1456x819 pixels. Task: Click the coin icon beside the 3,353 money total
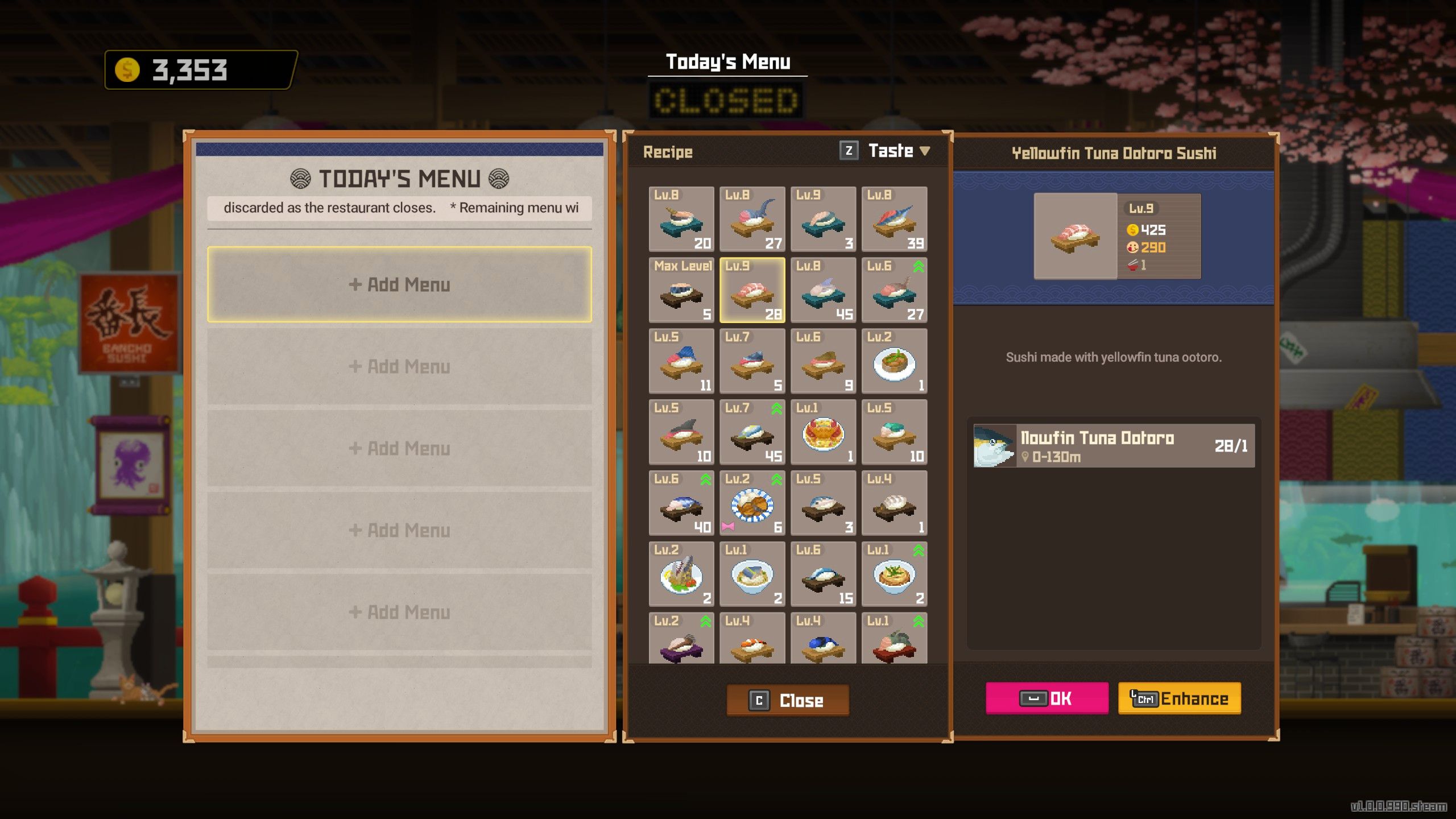[x=126, y=71]
